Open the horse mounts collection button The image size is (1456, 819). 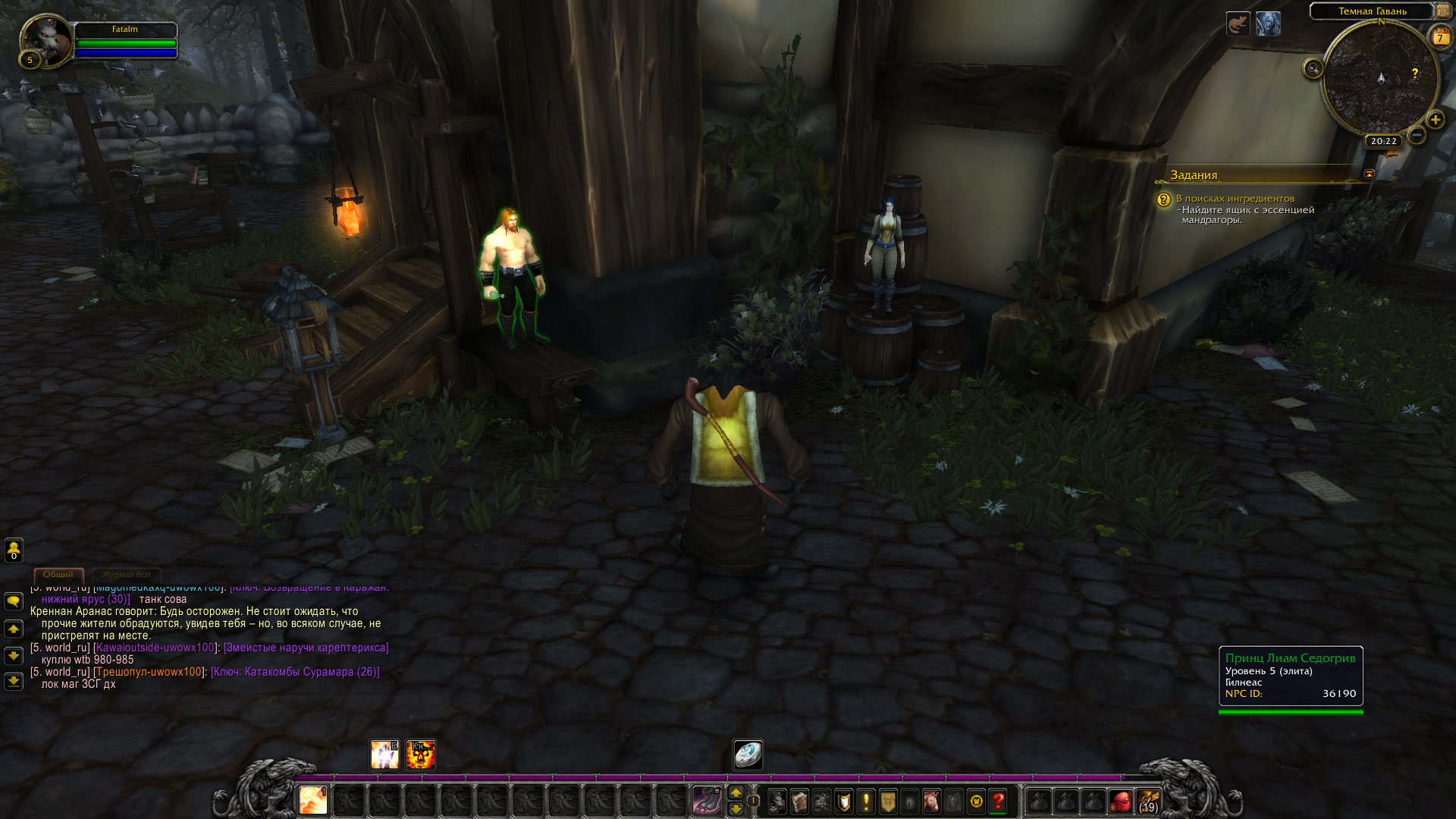(x=931, y=801)
